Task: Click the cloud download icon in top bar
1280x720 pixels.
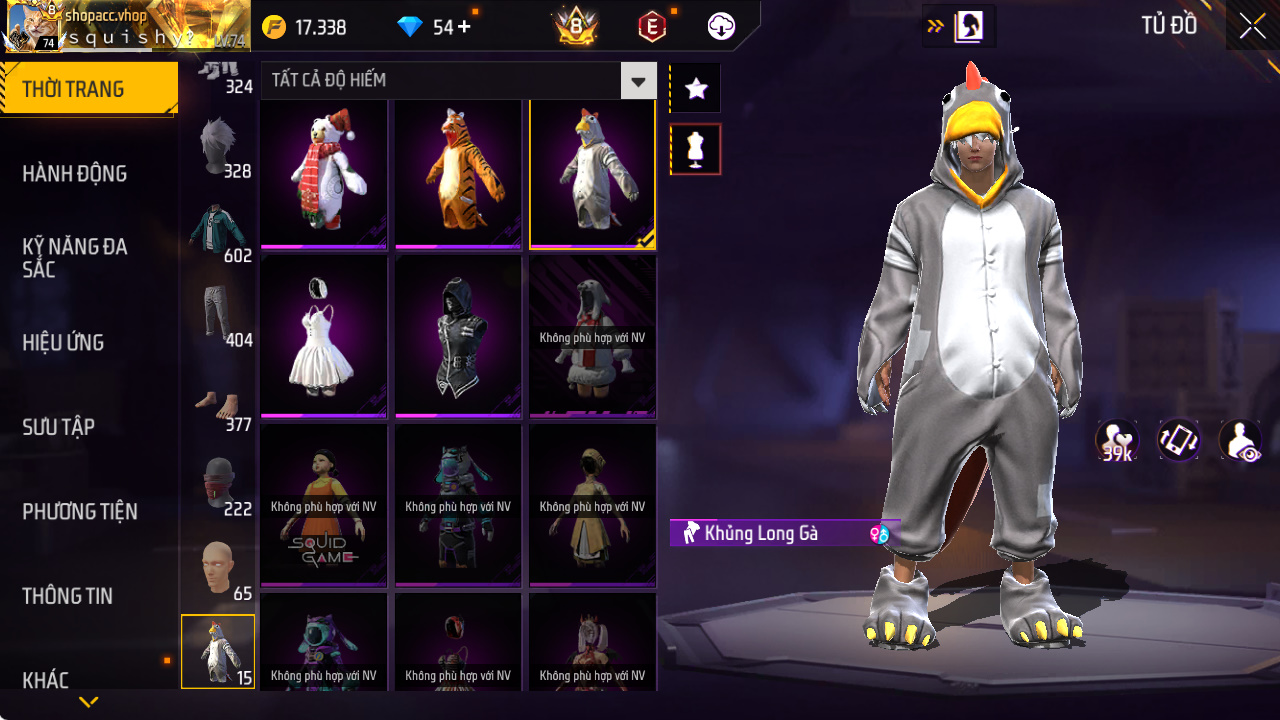Action: 721,26
